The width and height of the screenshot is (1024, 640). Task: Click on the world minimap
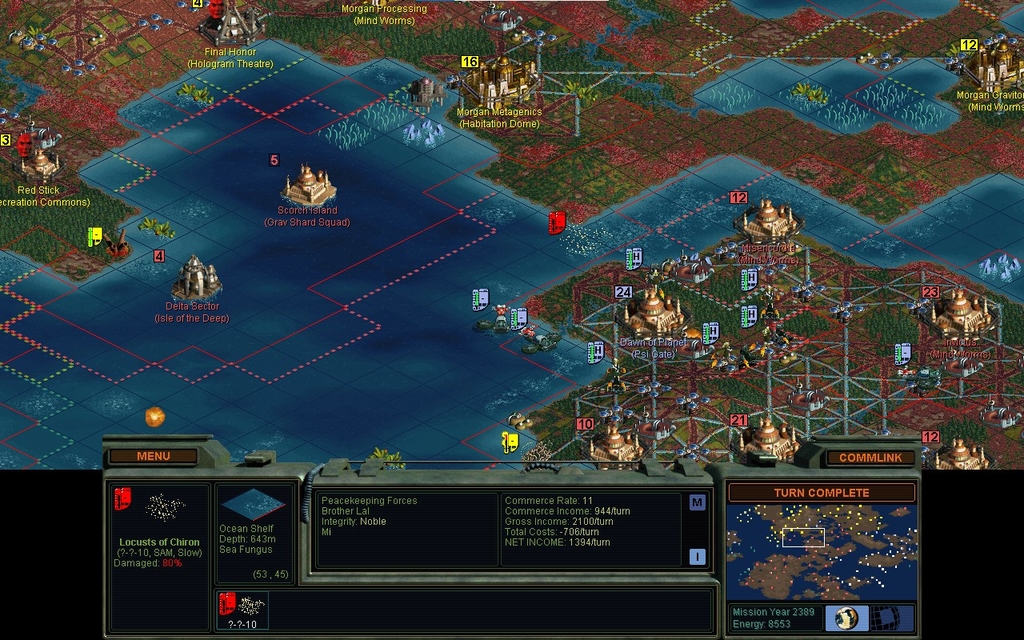click(x=821, y=551)
